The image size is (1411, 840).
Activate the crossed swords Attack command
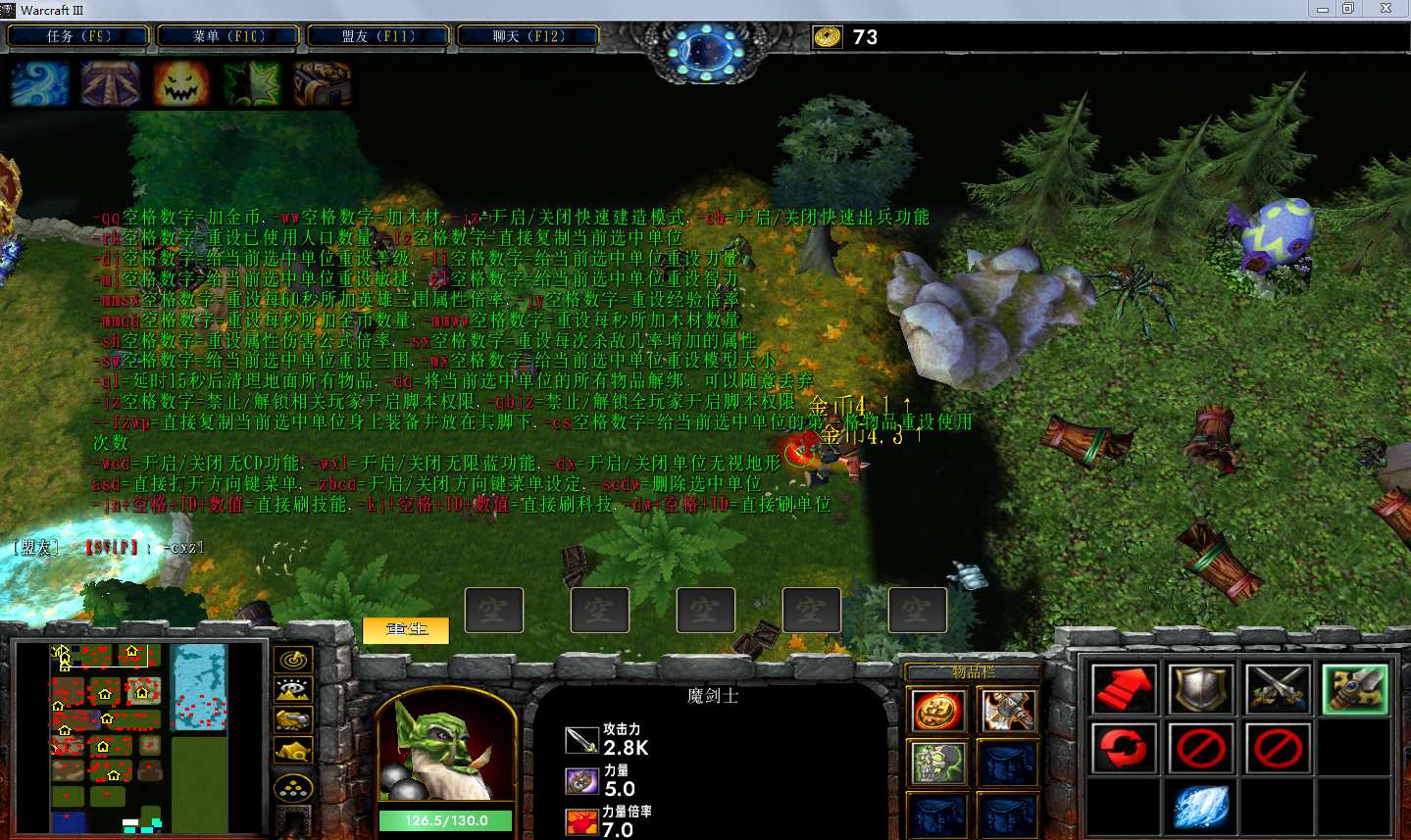click(1279, 689)
